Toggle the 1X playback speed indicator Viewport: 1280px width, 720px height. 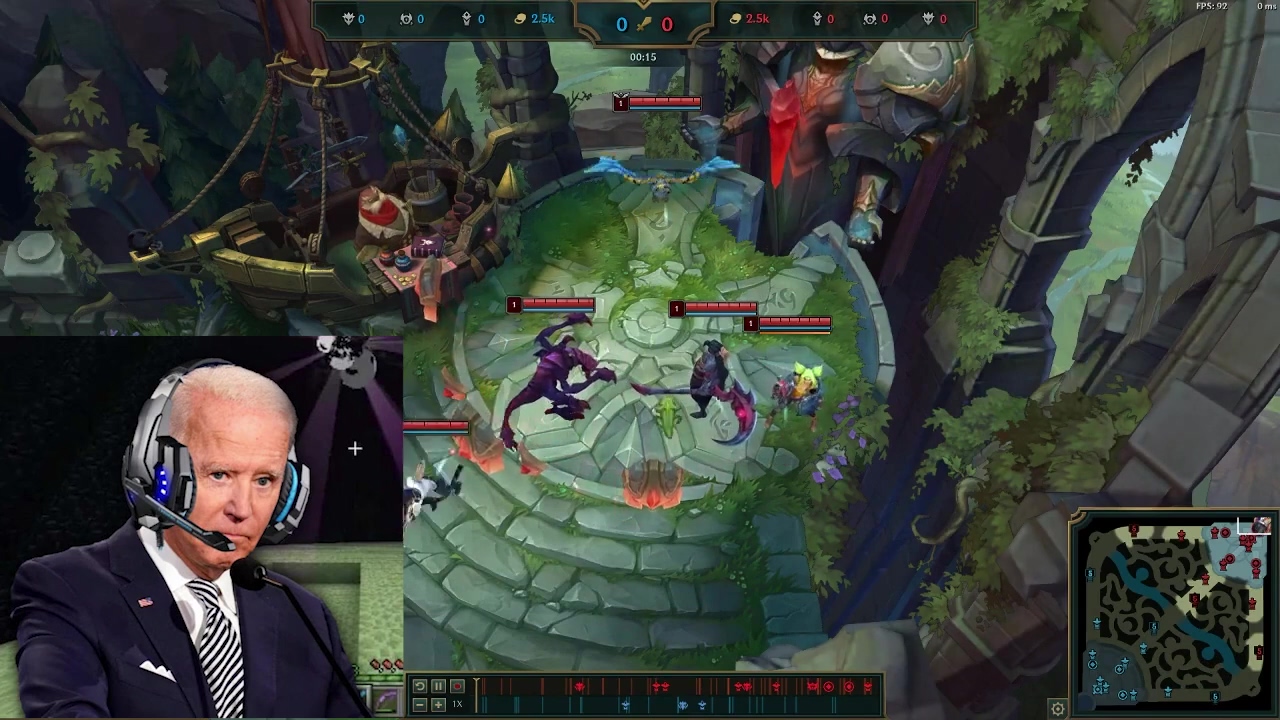tap(456, 704)
